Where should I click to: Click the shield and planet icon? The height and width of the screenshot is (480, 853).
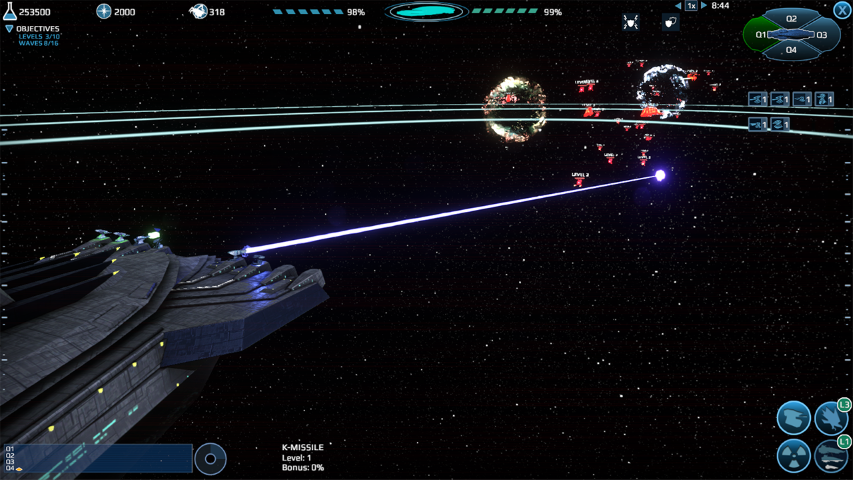pos(670,22)
